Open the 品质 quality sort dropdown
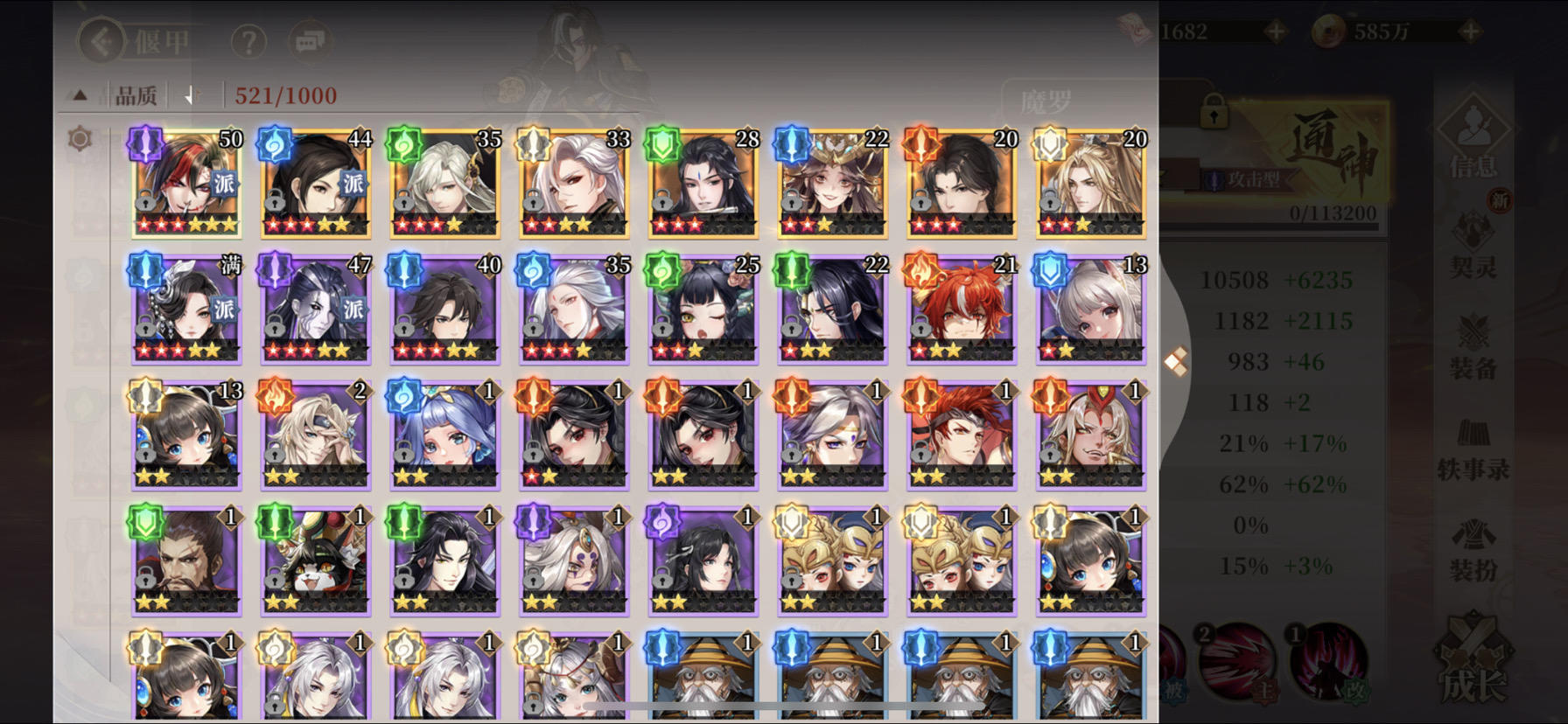 tap(139, 94)
